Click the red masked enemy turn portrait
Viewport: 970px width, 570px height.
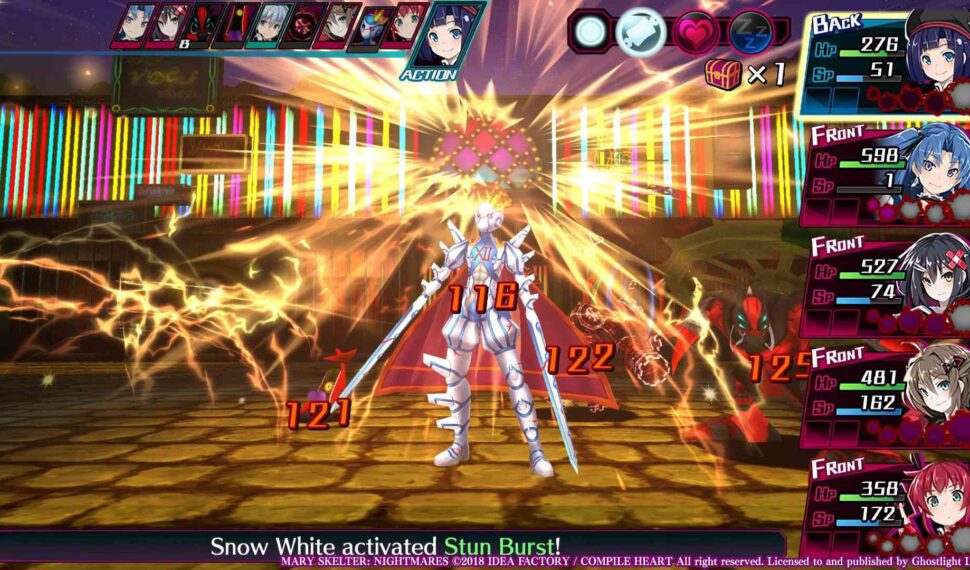coord(203,24)
